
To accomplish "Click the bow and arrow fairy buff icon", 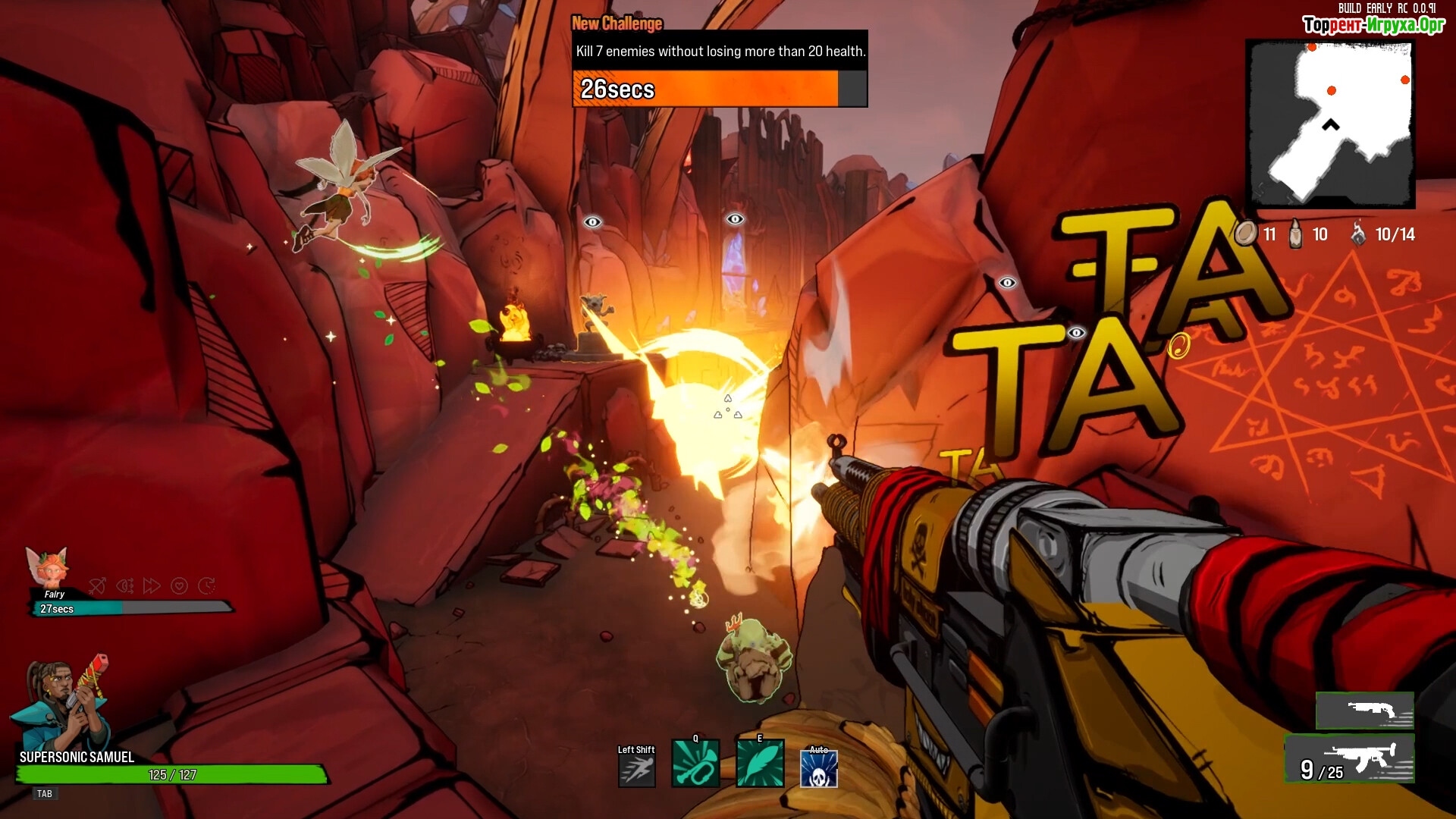I will (97, 585).
